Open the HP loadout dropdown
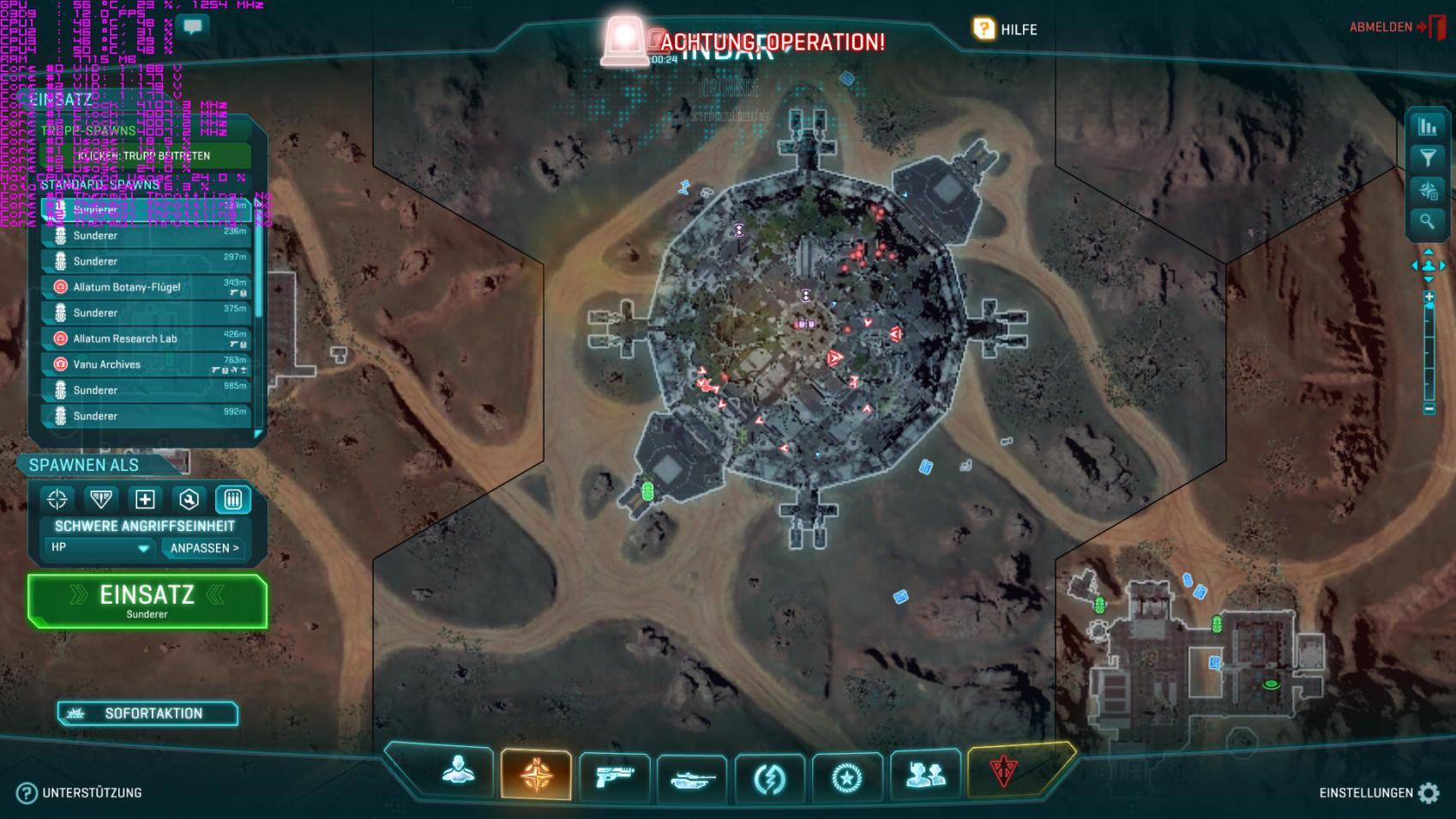The image size is (1456, 819). 99,548
